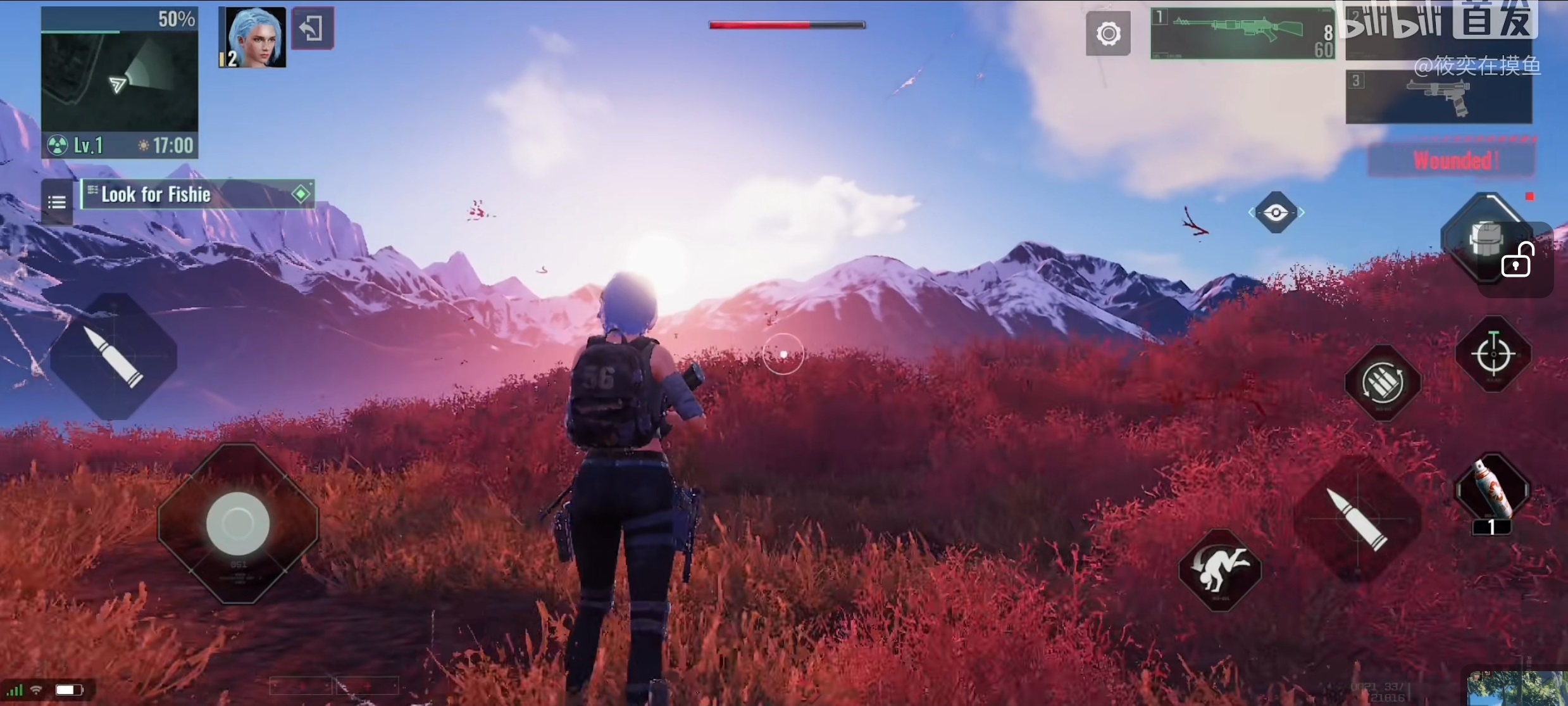This screenshot has width=1568, height=706.
Task: Toggle the eye free-look button
Action: pos(1276,213)
